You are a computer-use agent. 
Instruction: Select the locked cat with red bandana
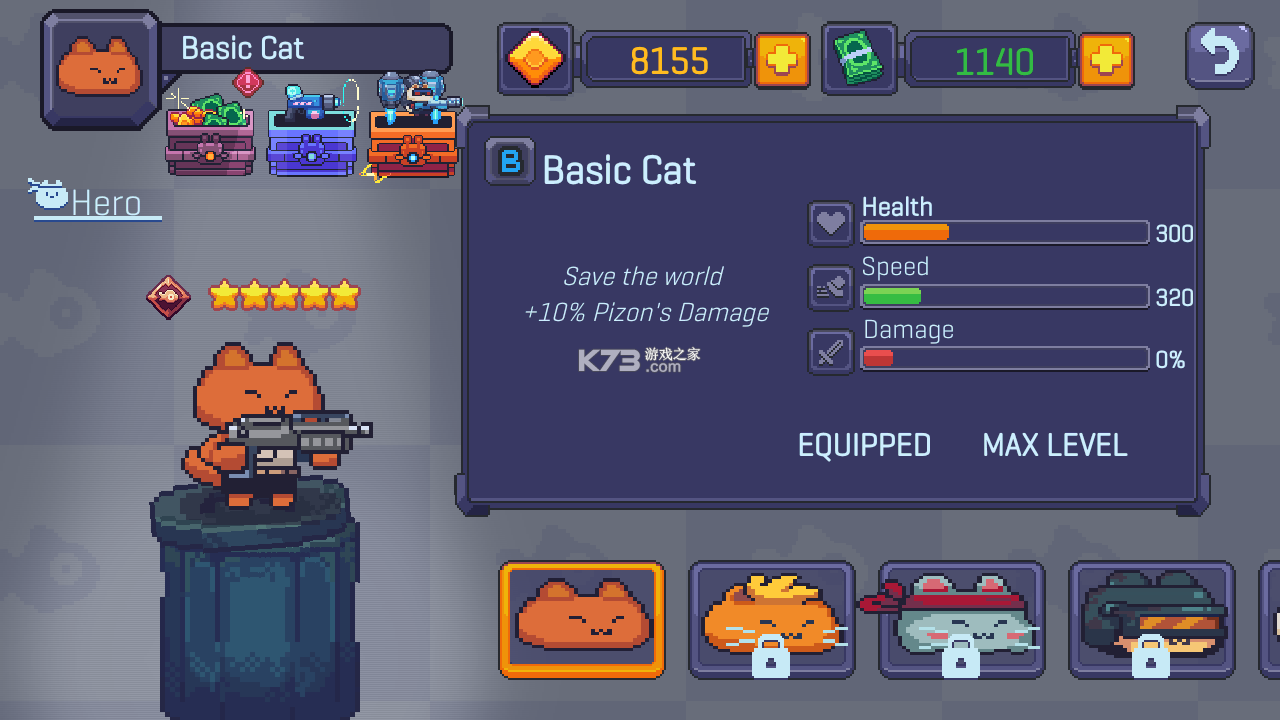click(961, 620)
